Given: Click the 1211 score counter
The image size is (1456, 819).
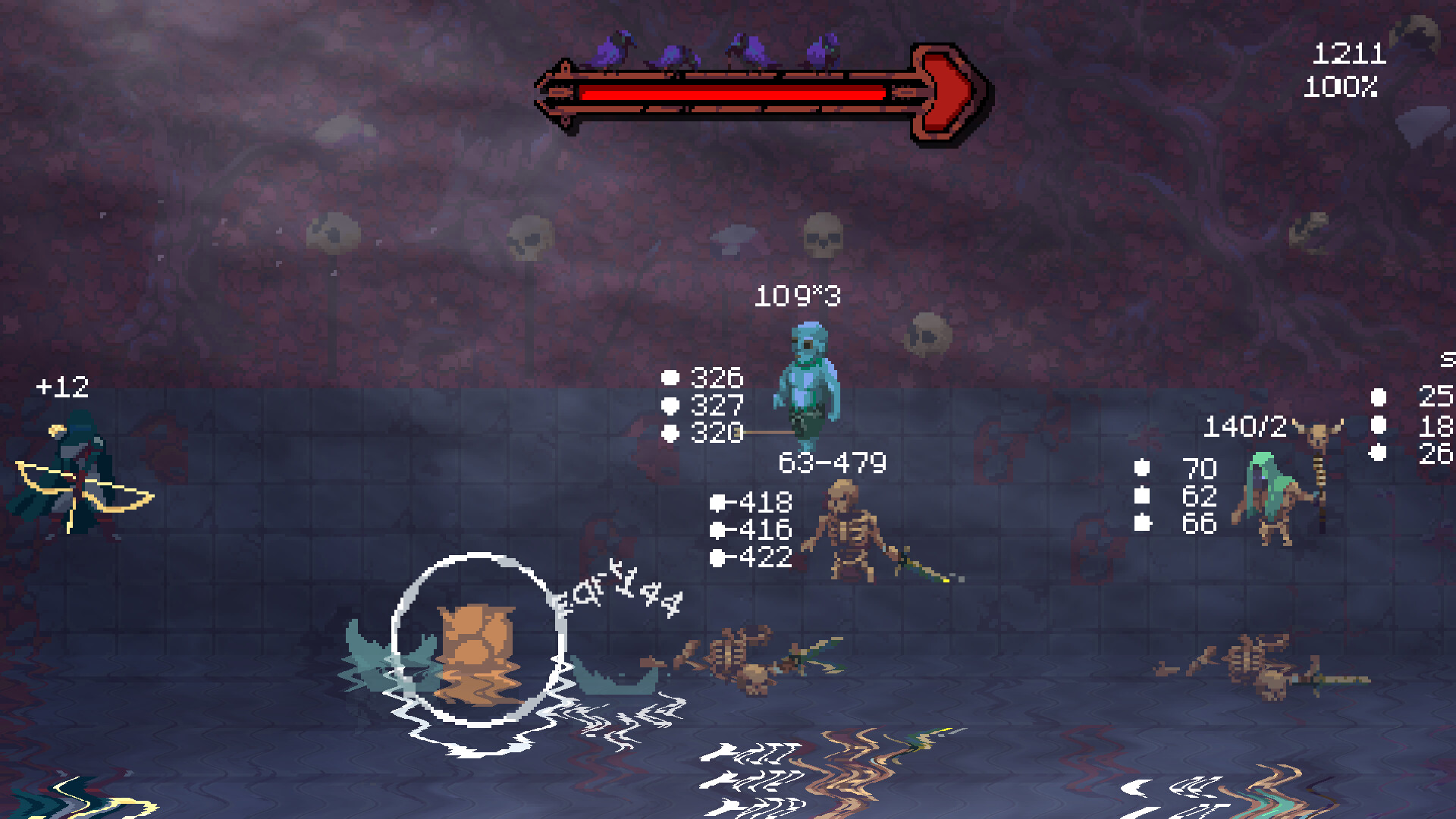Looking at the screenshot, I should click(x=1348, y=53).
